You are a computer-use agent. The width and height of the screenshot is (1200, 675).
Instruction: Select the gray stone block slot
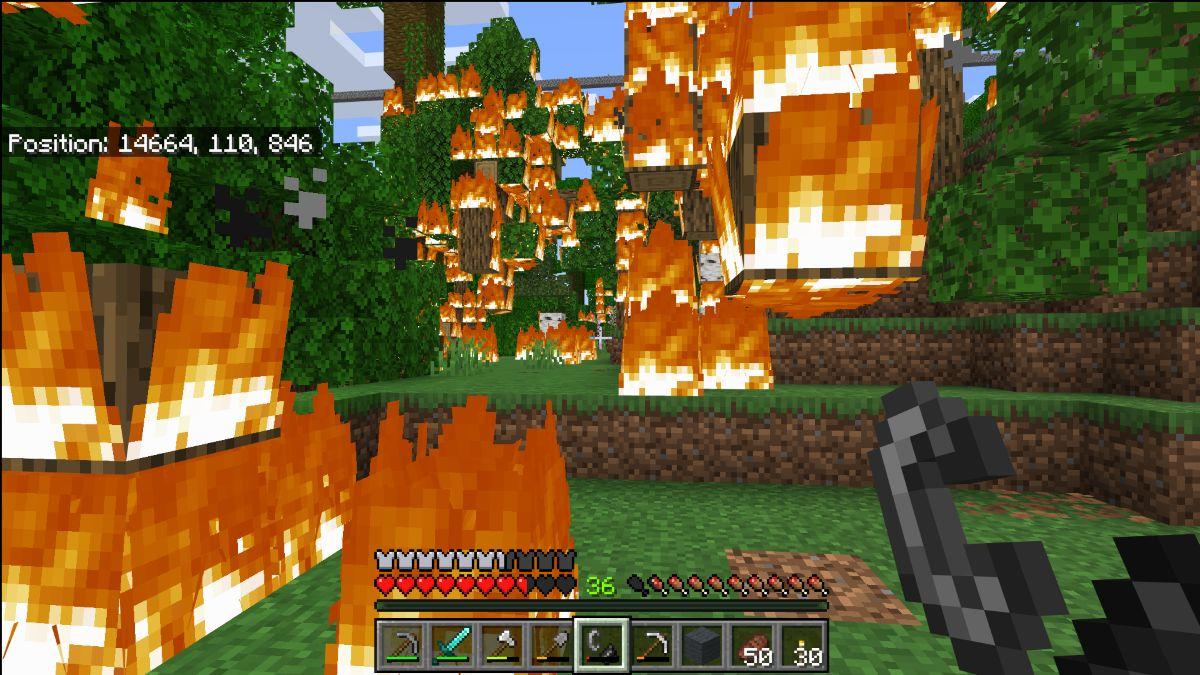coord(702,645)
